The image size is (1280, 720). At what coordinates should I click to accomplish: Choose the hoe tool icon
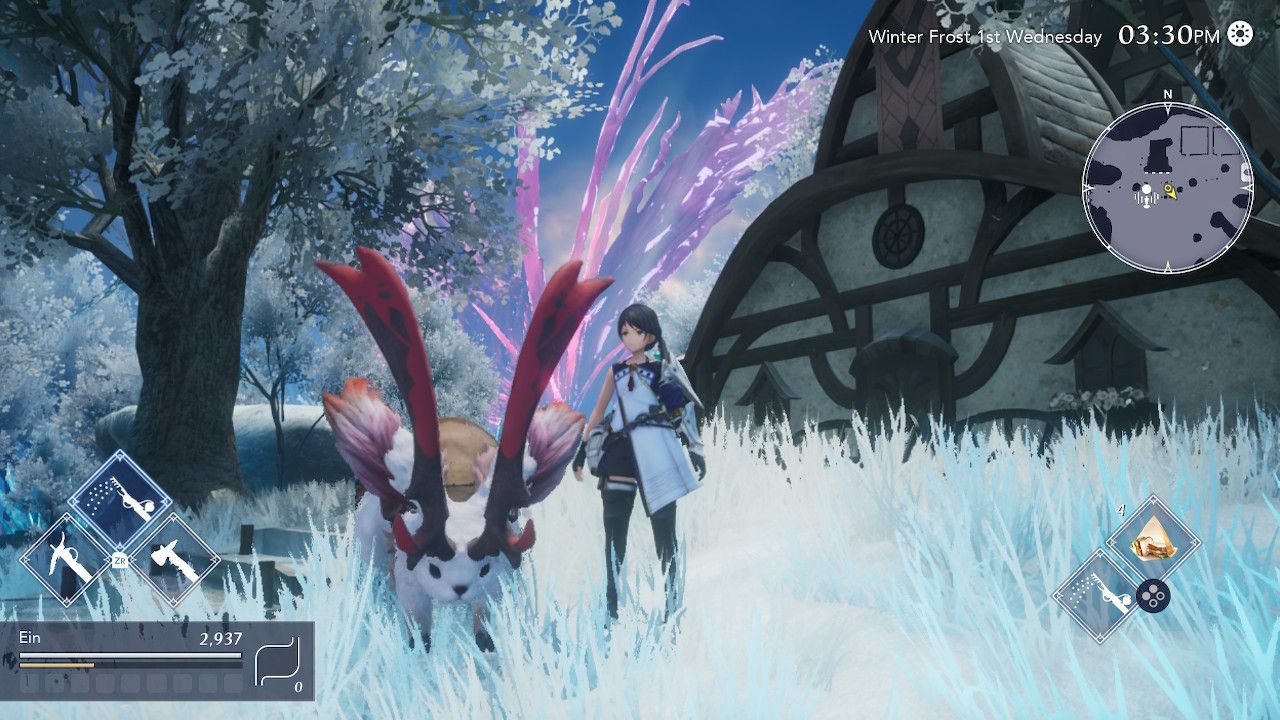64,560
